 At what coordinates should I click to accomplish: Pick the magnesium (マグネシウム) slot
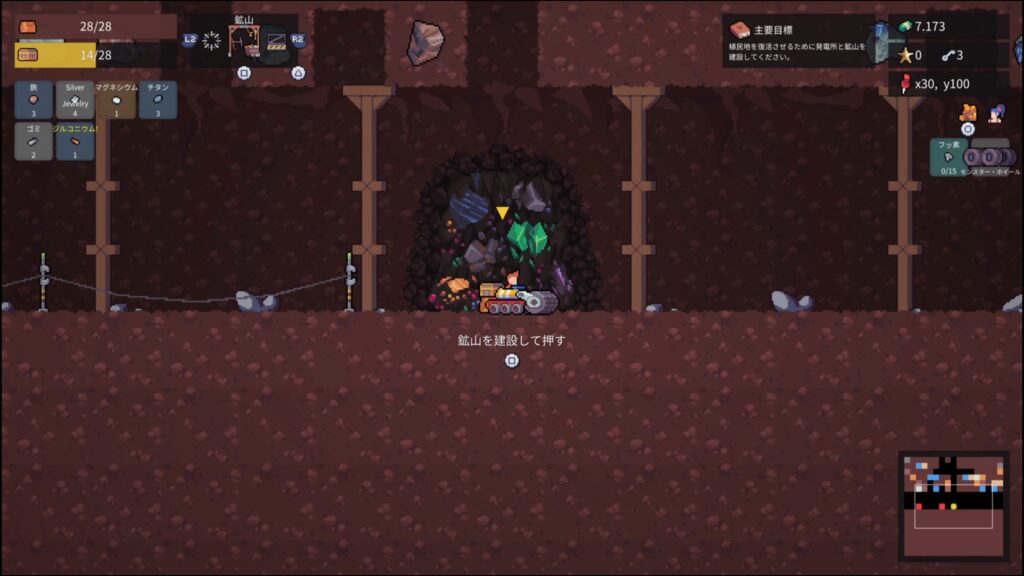pos(116,100)
